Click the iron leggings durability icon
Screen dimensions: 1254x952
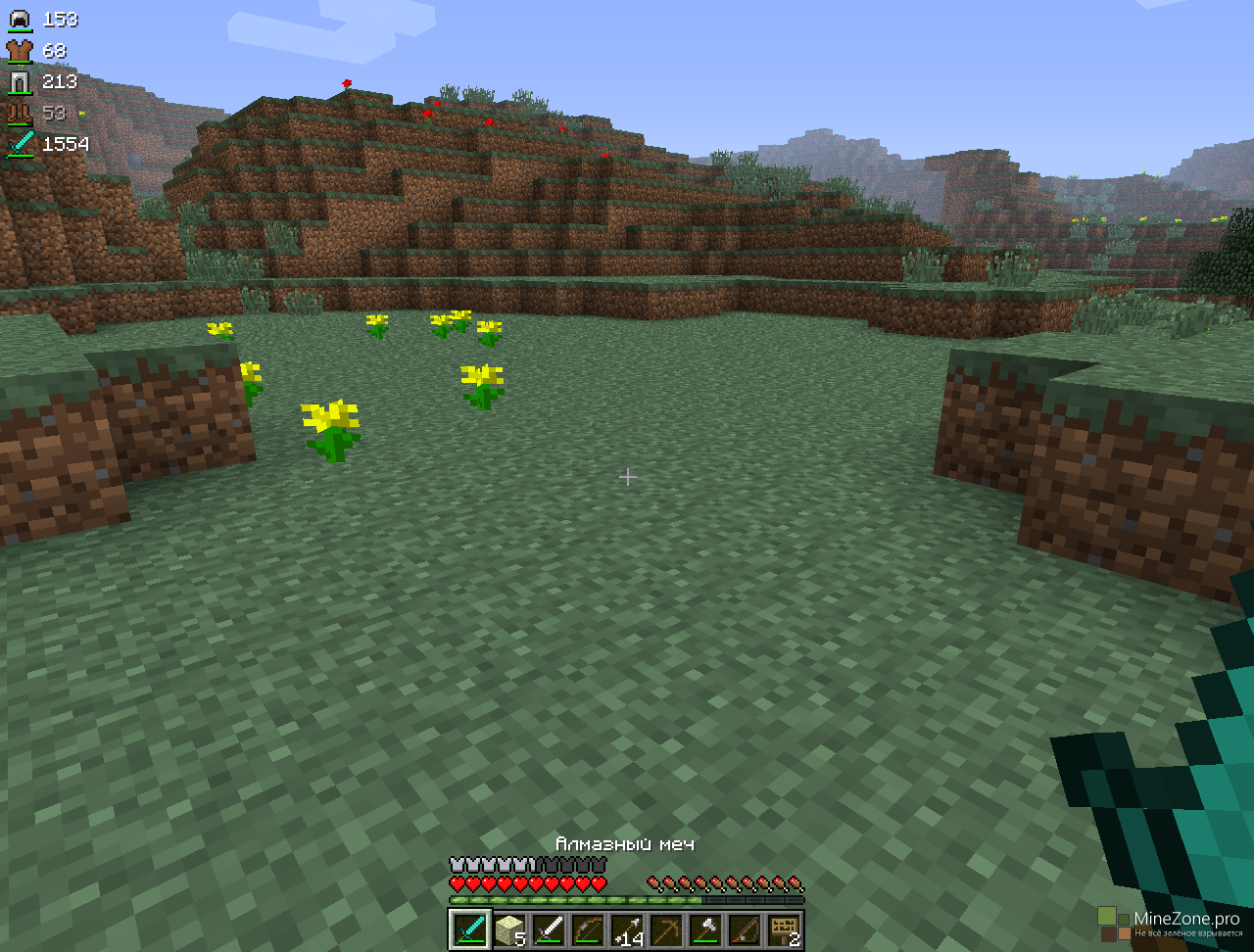point(20,82)
